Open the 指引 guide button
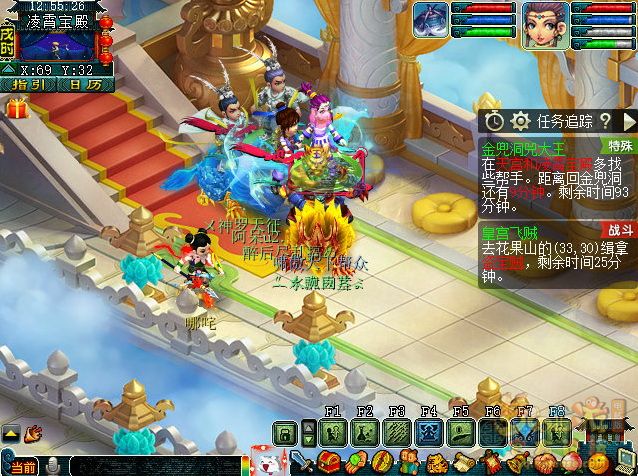 click(26, 85)
